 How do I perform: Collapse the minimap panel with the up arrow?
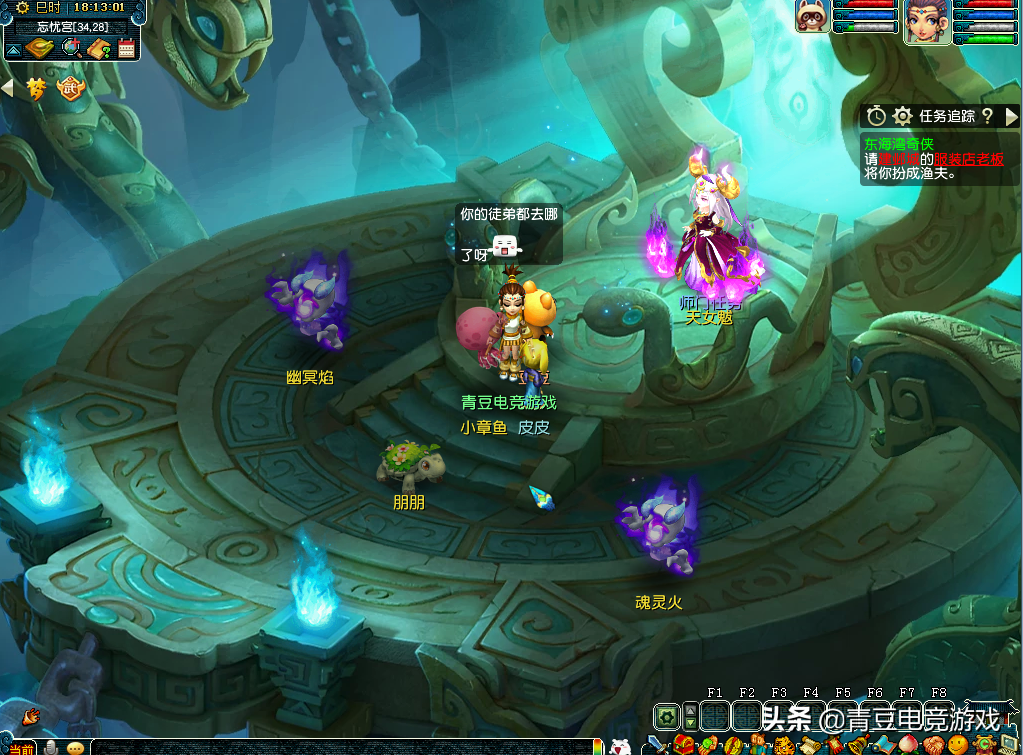pos(13,49)
